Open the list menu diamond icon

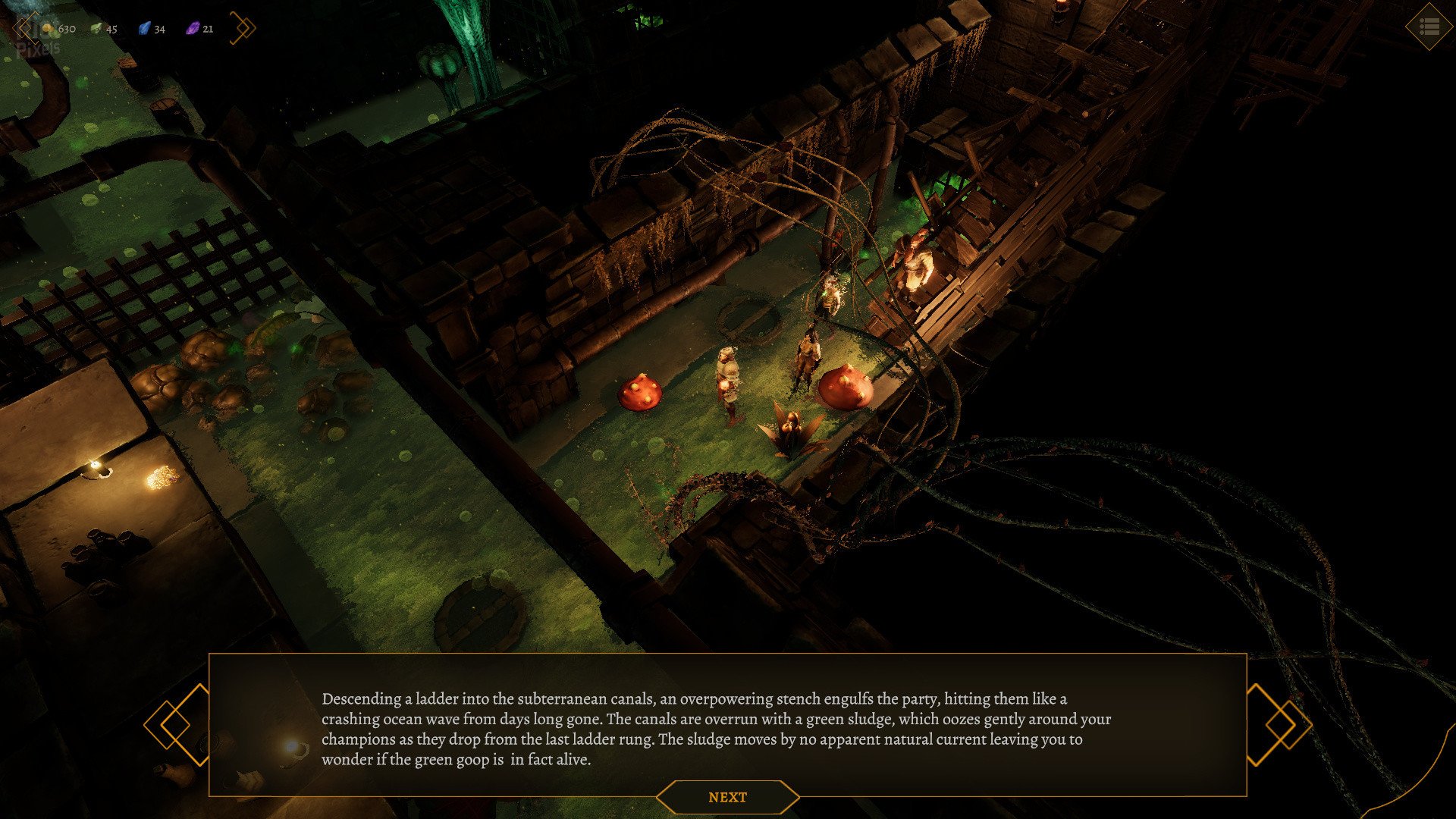click(x=1429, y=27)
